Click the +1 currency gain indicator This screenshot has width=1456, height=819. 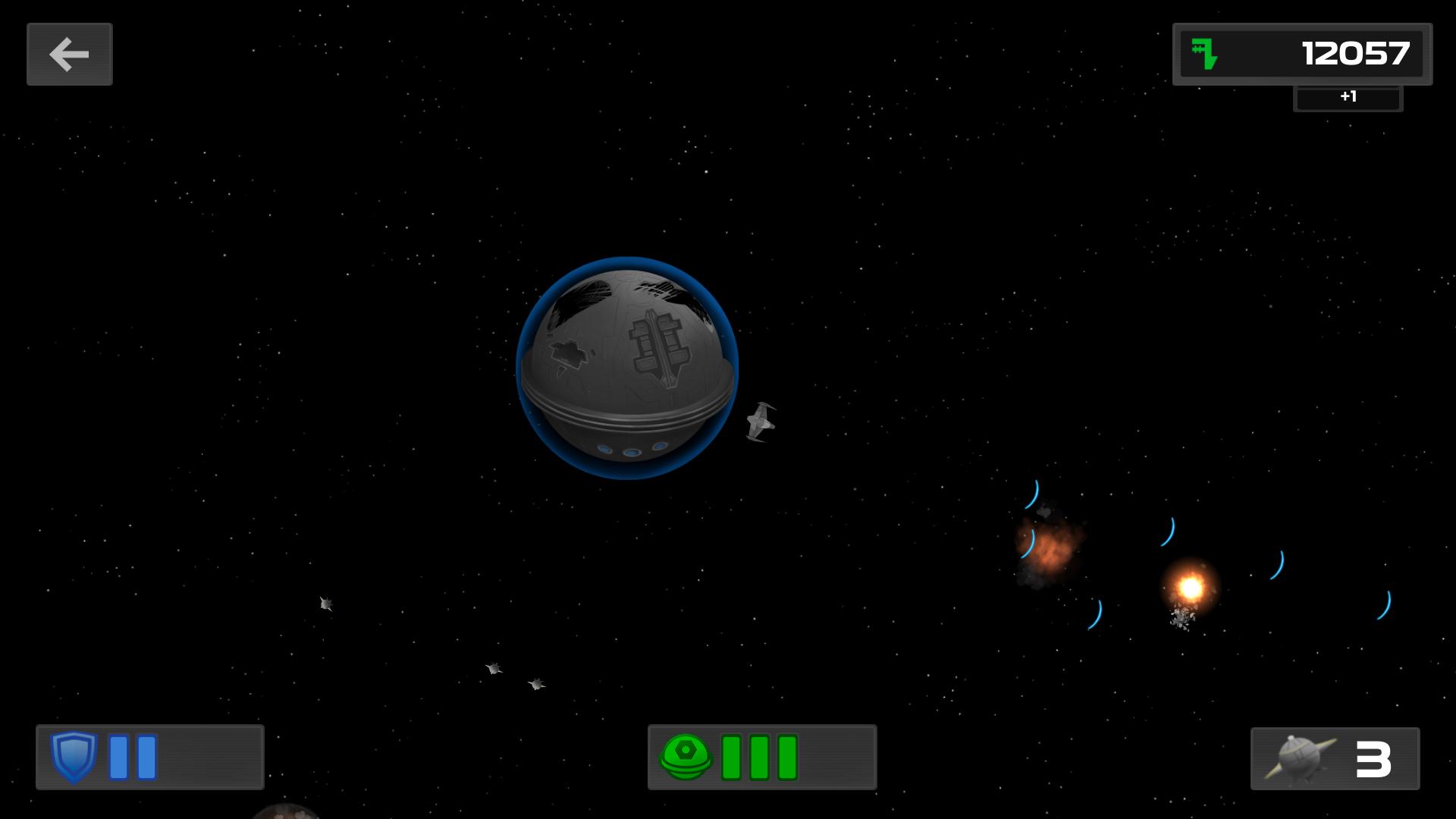tap(1348, 97)
